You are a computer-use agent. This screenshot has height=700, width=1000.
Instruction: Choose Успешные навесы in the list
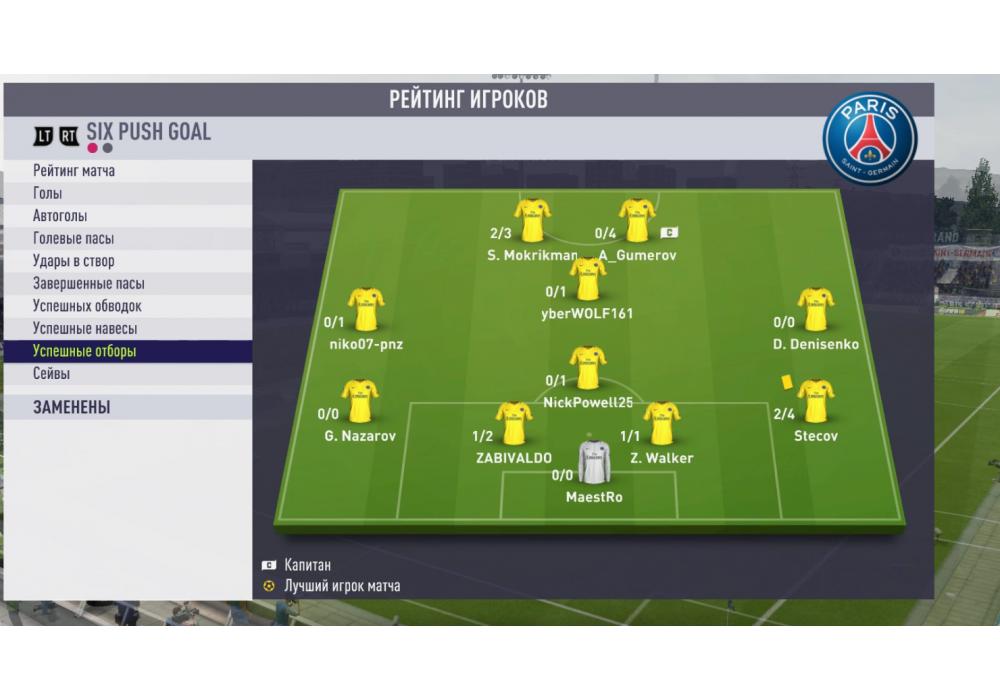pos(85,329)
